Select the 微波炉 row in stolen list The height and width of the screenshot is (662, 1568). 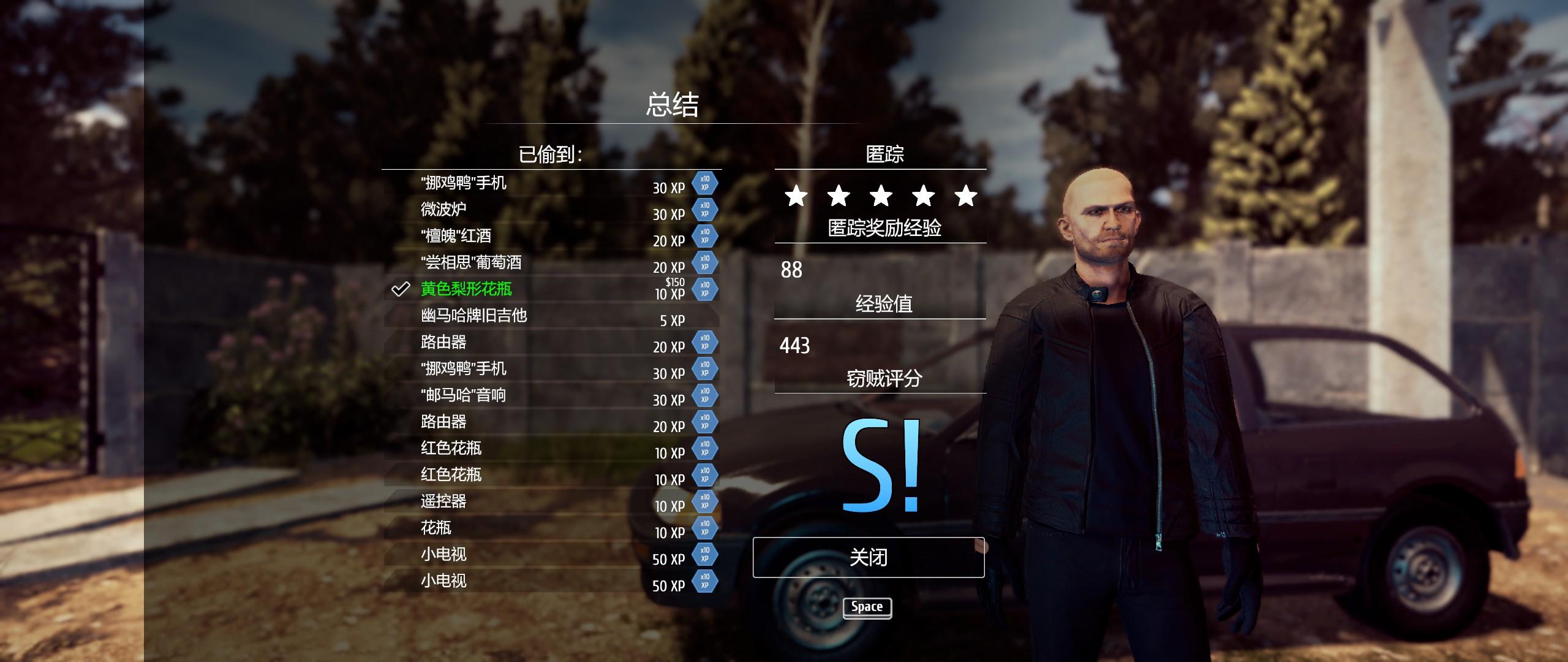coord(551,210)
